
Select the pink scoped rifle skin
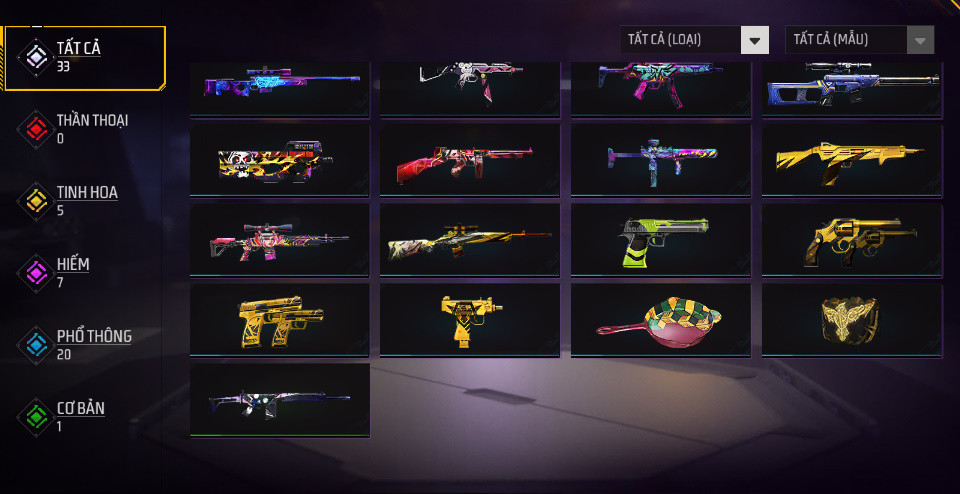(x=279, y=239)
